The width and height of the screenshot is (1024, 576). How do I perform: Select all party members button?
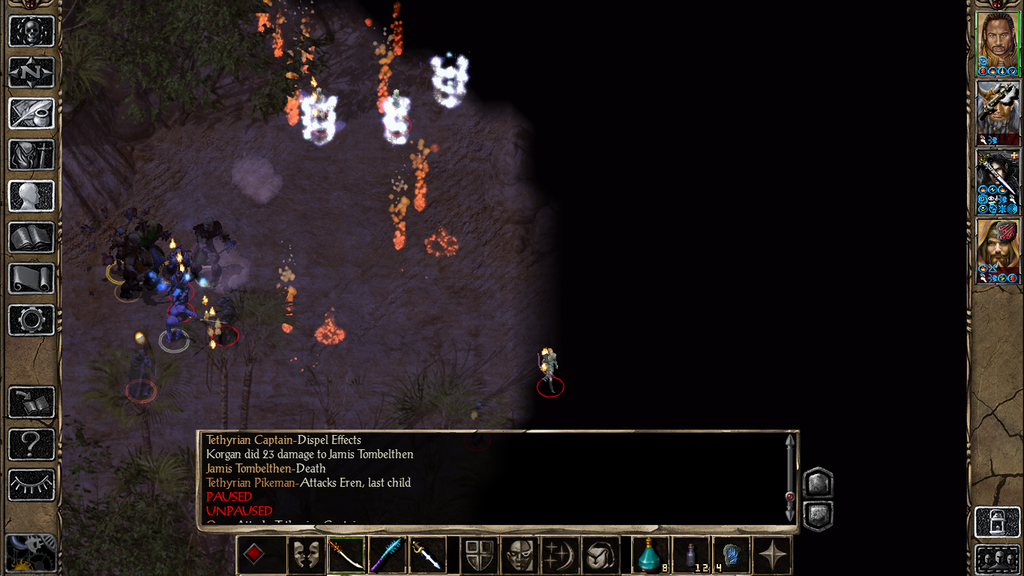tap(997, 558)
